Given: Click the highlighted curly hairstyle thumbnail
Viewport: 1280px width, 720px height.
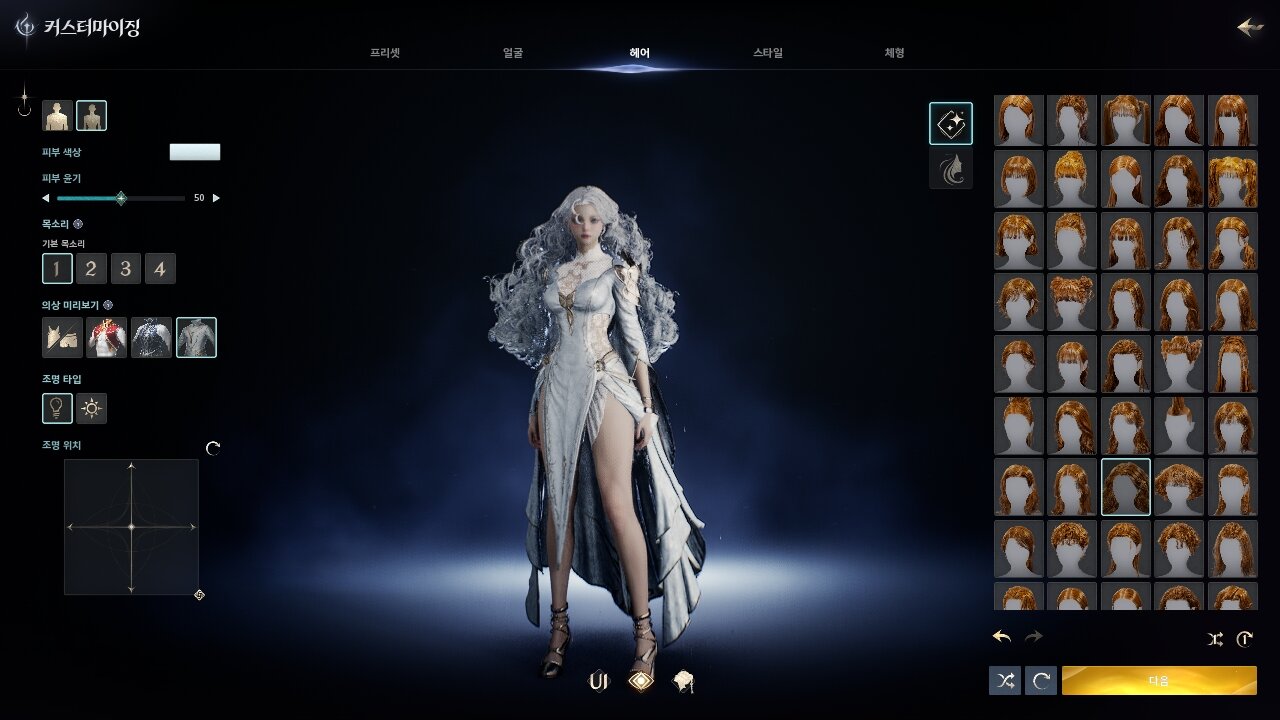Looking at the screenshot, I should (x=1125, y=487).
